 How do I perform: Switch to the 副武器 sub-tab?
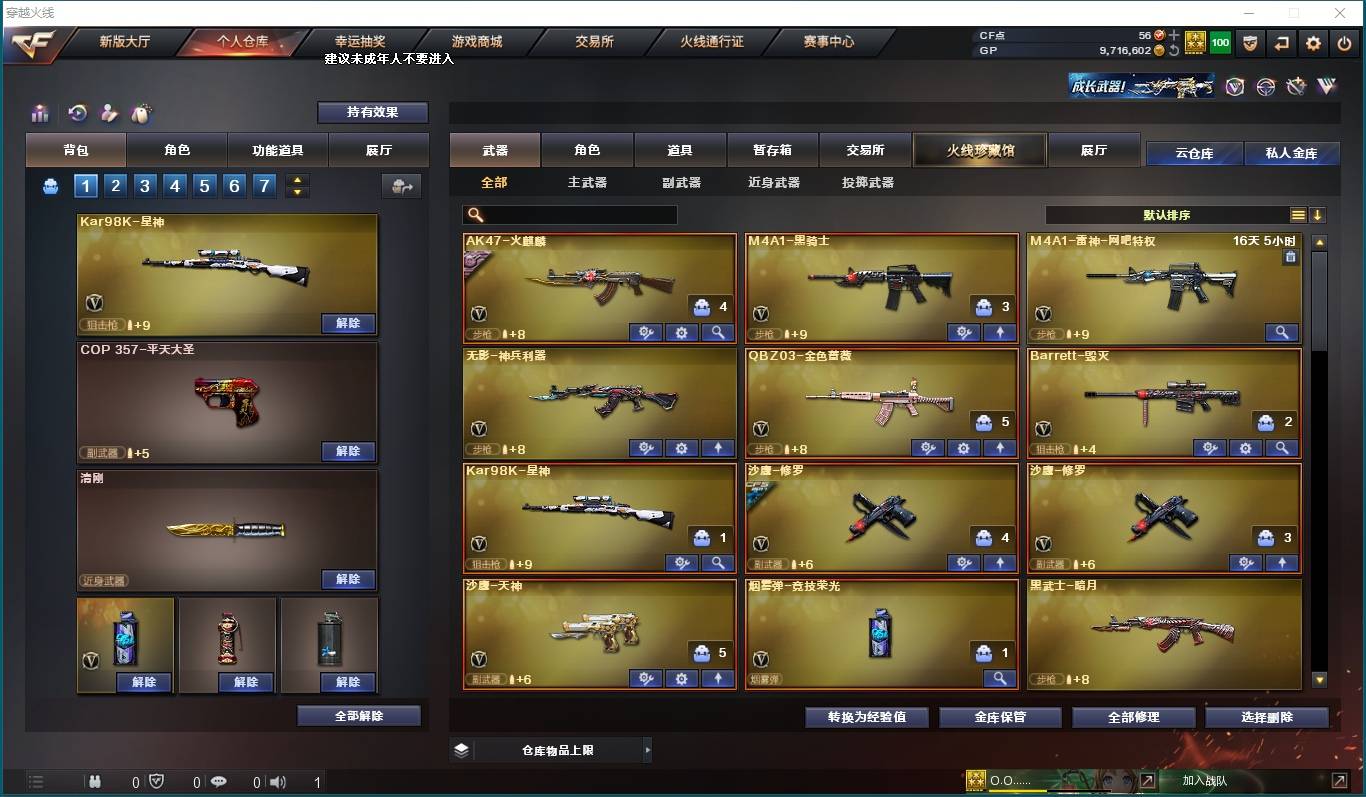tap(681, 182)
